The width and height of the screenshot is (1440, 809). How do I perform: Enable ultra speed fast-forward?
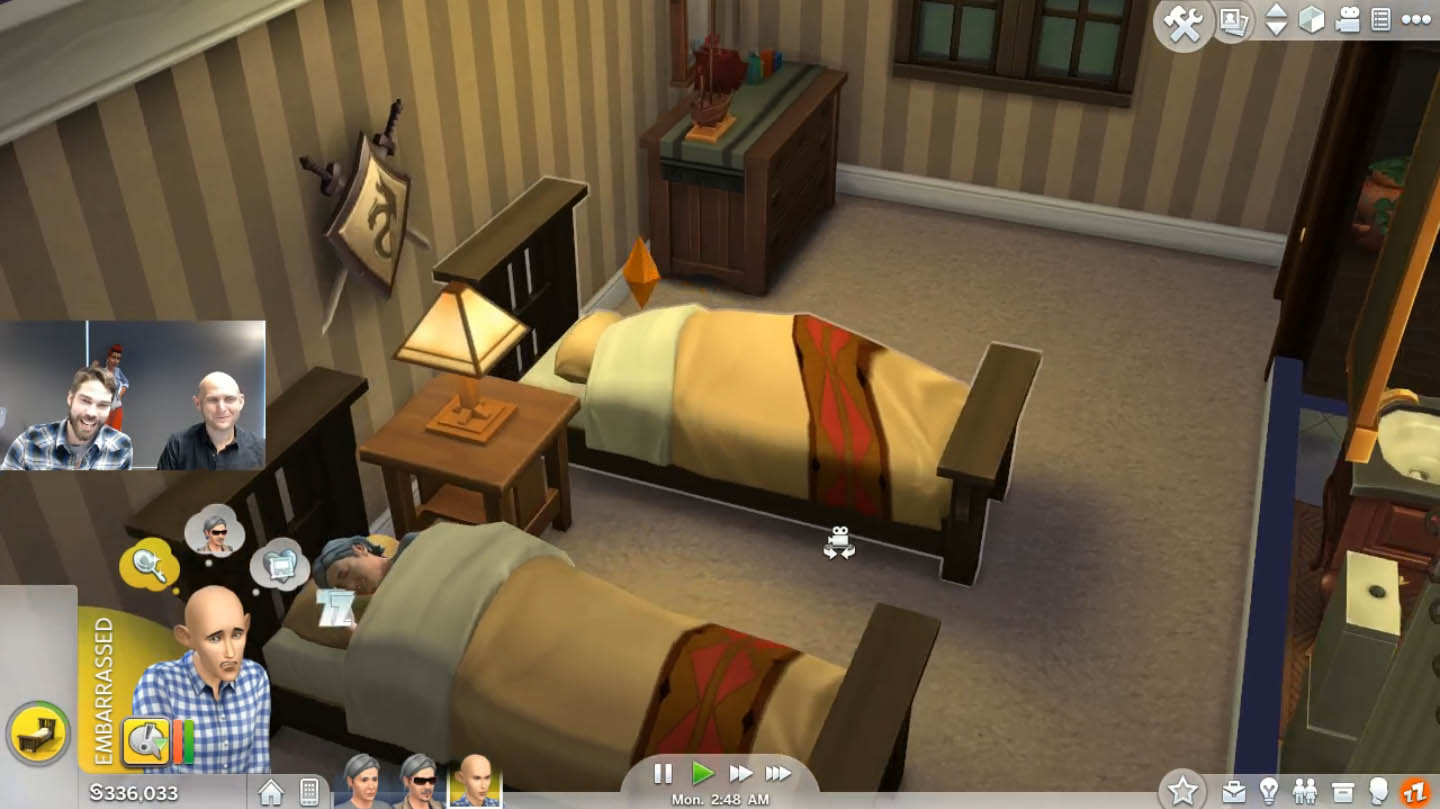[x=781, y=772]
